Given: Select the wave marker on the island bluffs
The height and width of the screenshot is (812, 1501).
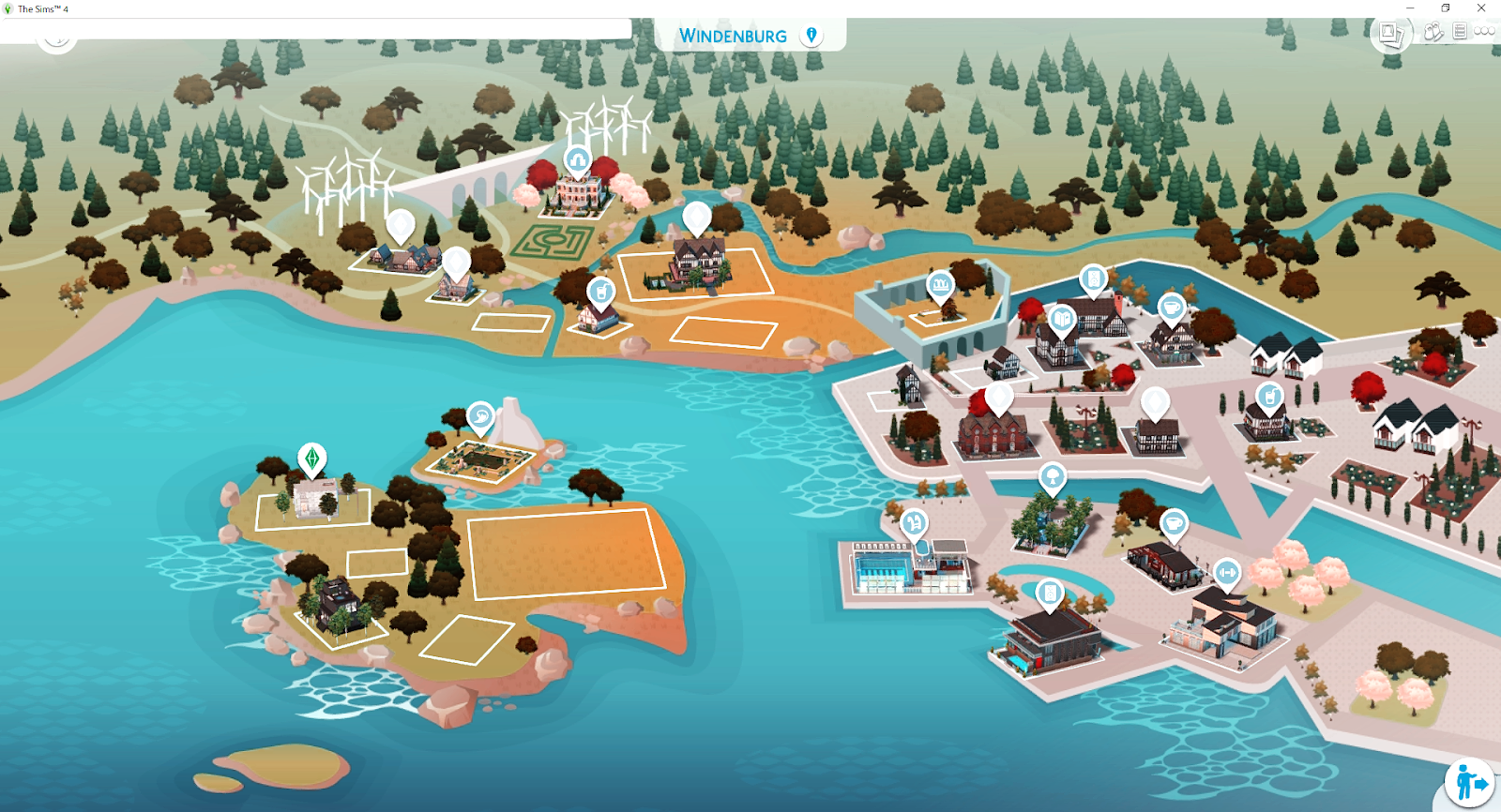Looking at the screenshot, I should (480, 415).
